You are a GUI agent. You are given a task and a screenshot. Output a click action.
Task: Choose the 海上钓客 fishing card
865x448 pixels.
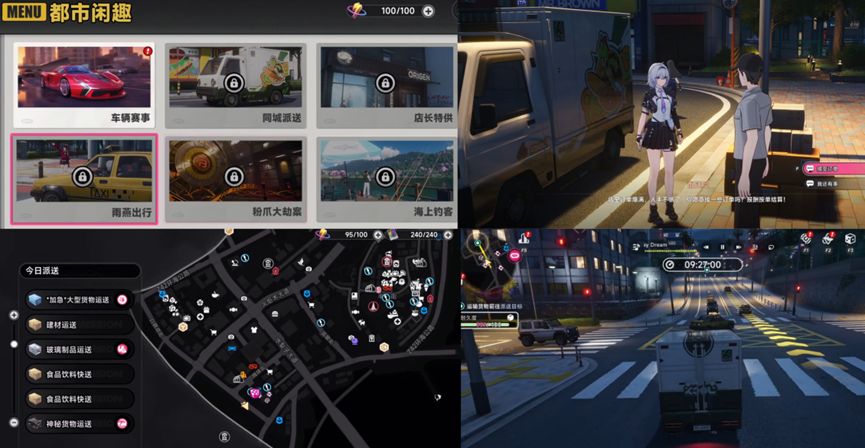coord(385,180)
